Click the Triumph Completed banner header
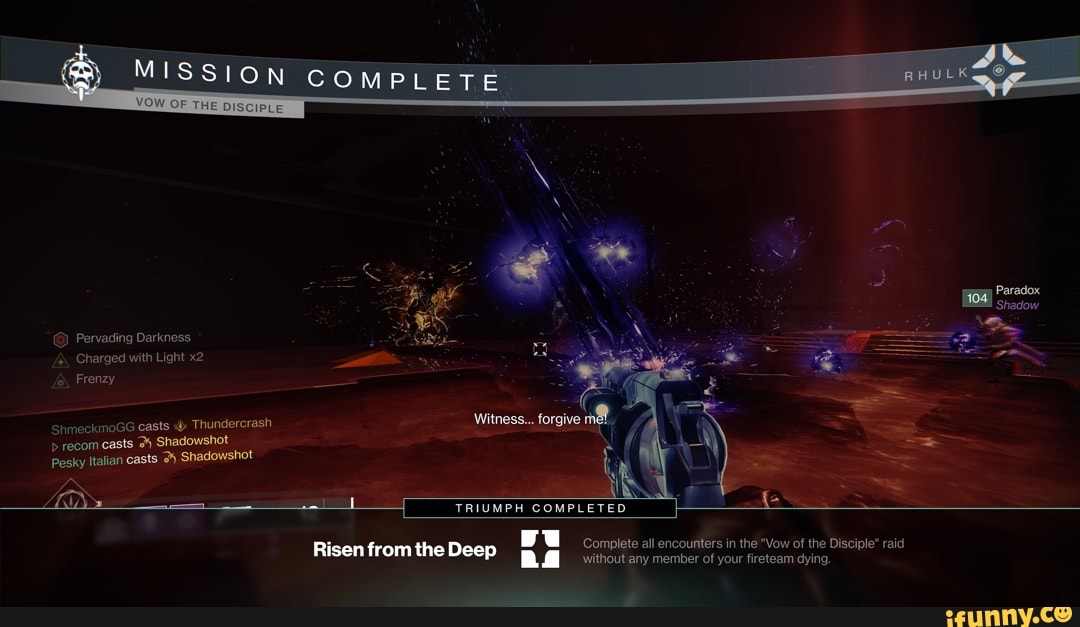 click(x=540, y=508)
